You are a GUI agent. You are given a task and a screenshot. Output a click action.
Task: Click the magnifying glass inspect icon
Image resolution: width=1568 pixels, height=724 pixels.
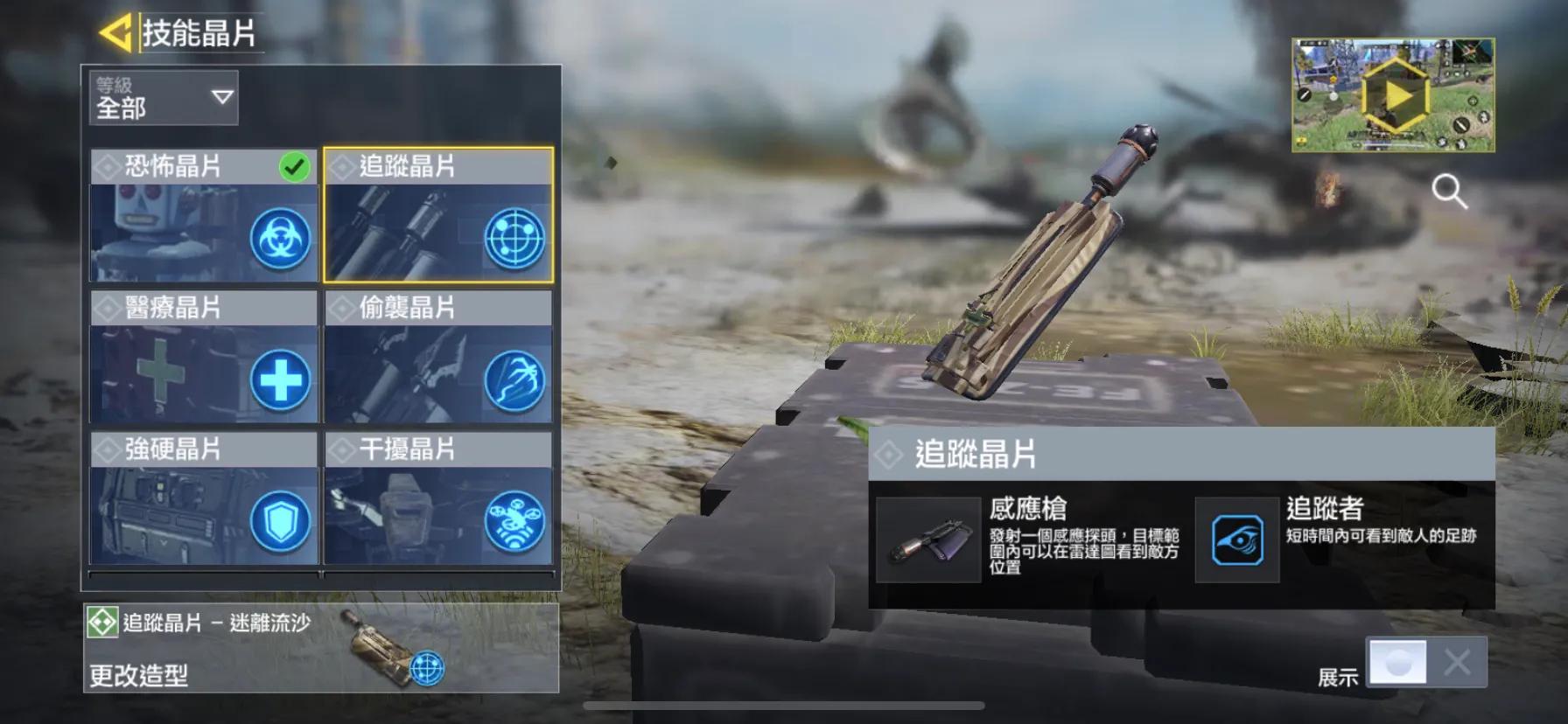point(1449,191)
